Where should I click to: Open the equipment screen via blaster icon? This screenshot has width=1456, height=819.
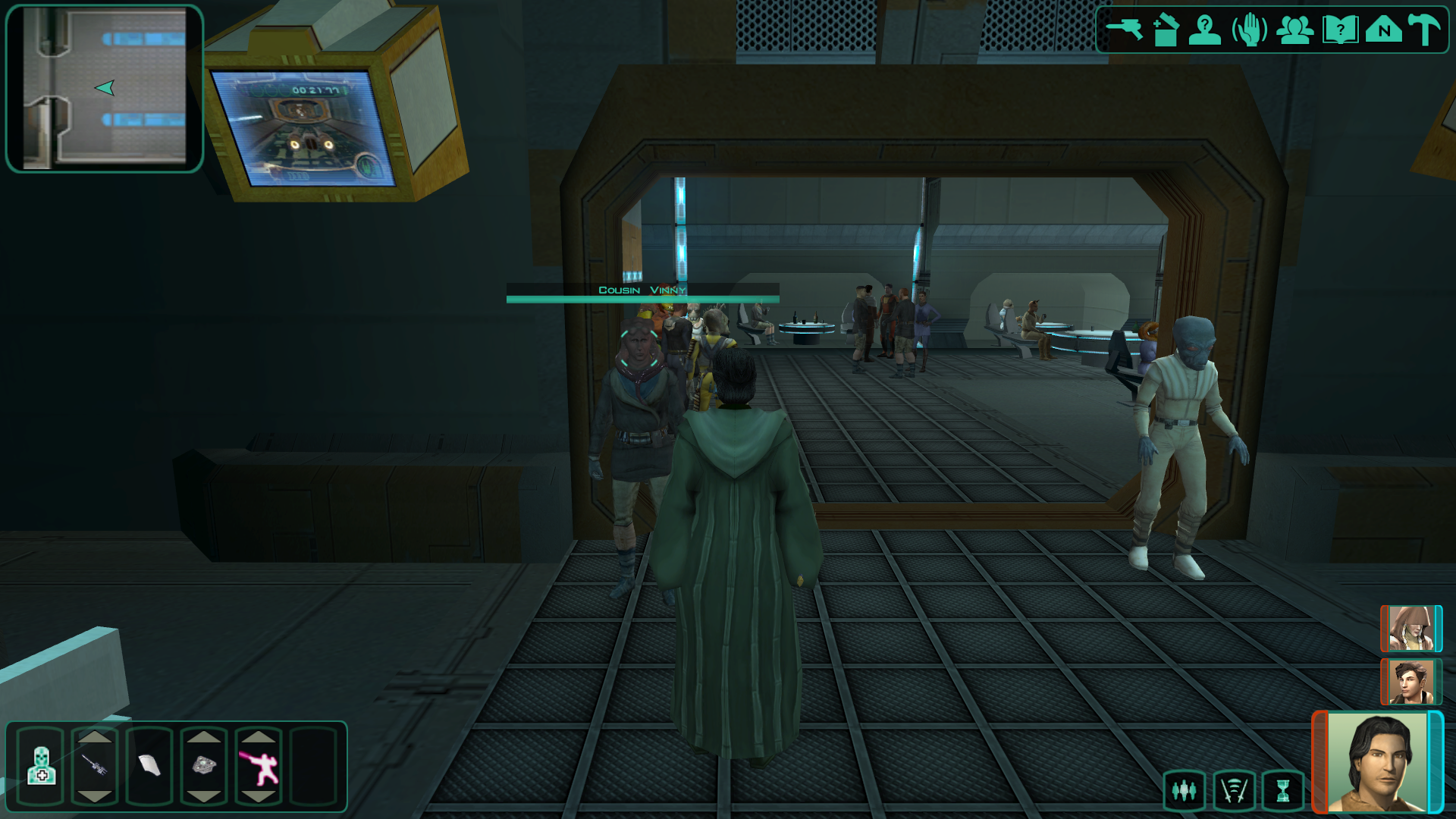[1124, 30]
